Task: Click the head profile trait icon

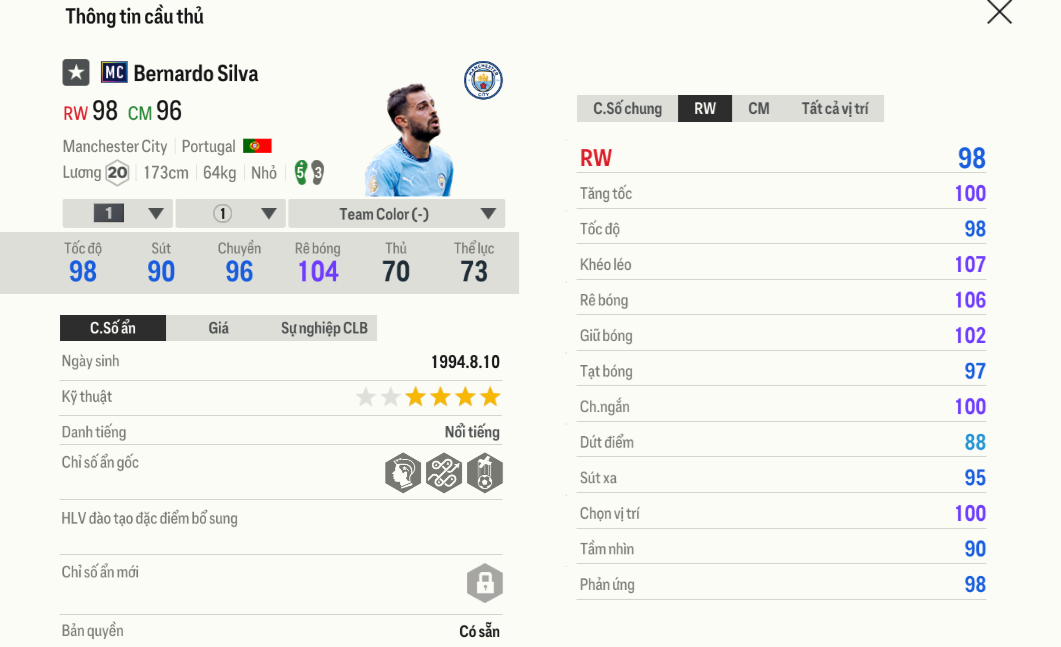Action: pos(402,473)
